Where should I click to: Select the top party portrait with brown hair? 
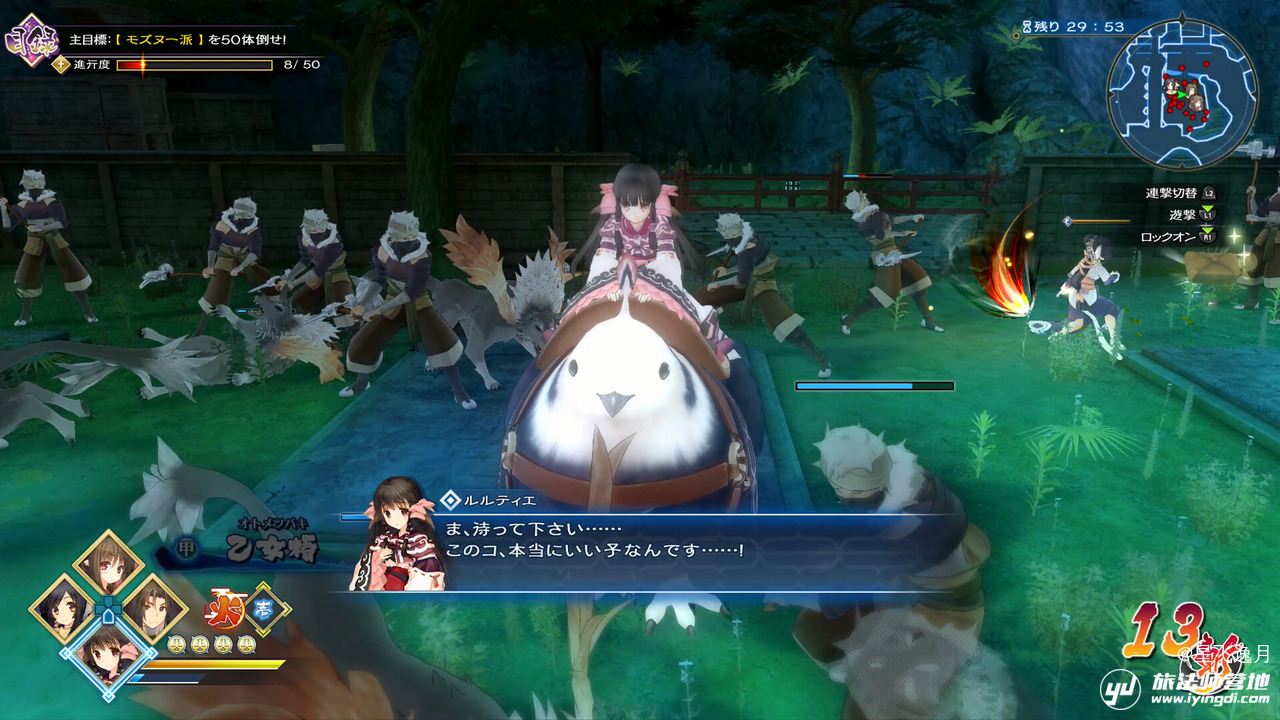pyautogui.click(x=108, y=565)
